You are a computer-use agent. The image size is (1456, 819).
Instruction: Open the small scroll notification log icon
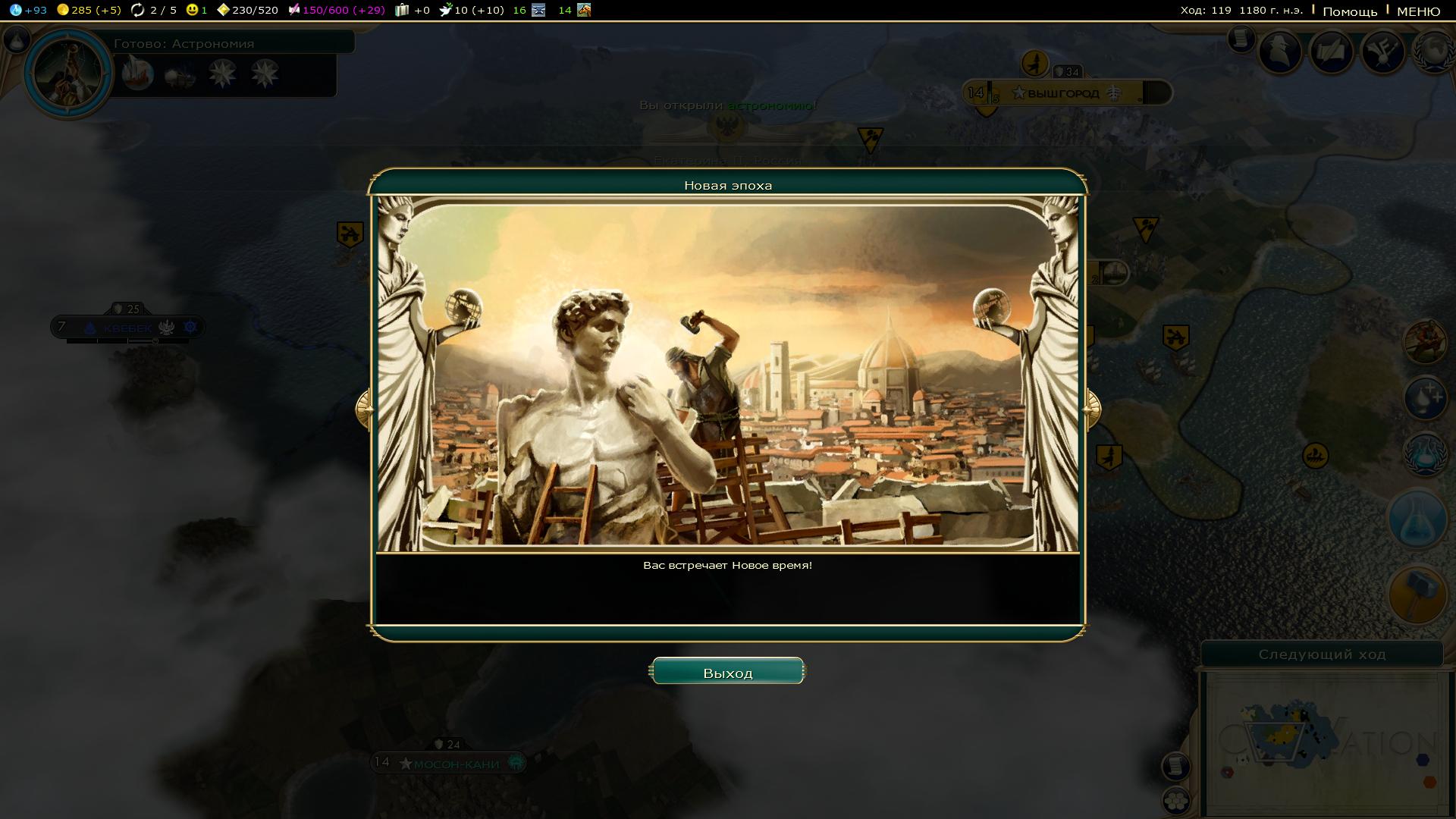(1241, 38)
